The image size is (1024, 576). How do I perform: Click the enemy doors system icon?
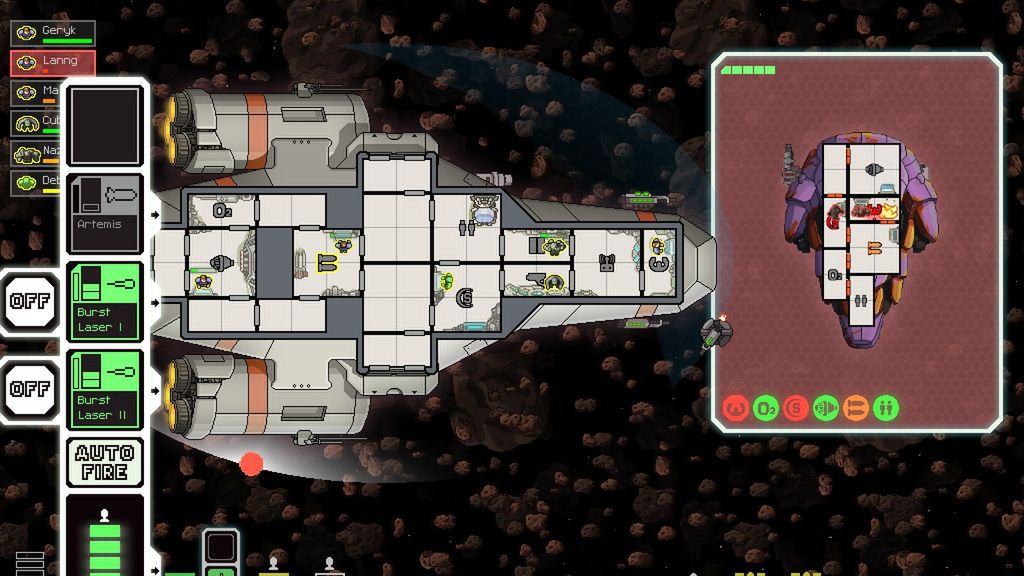[x=886, y=408]
